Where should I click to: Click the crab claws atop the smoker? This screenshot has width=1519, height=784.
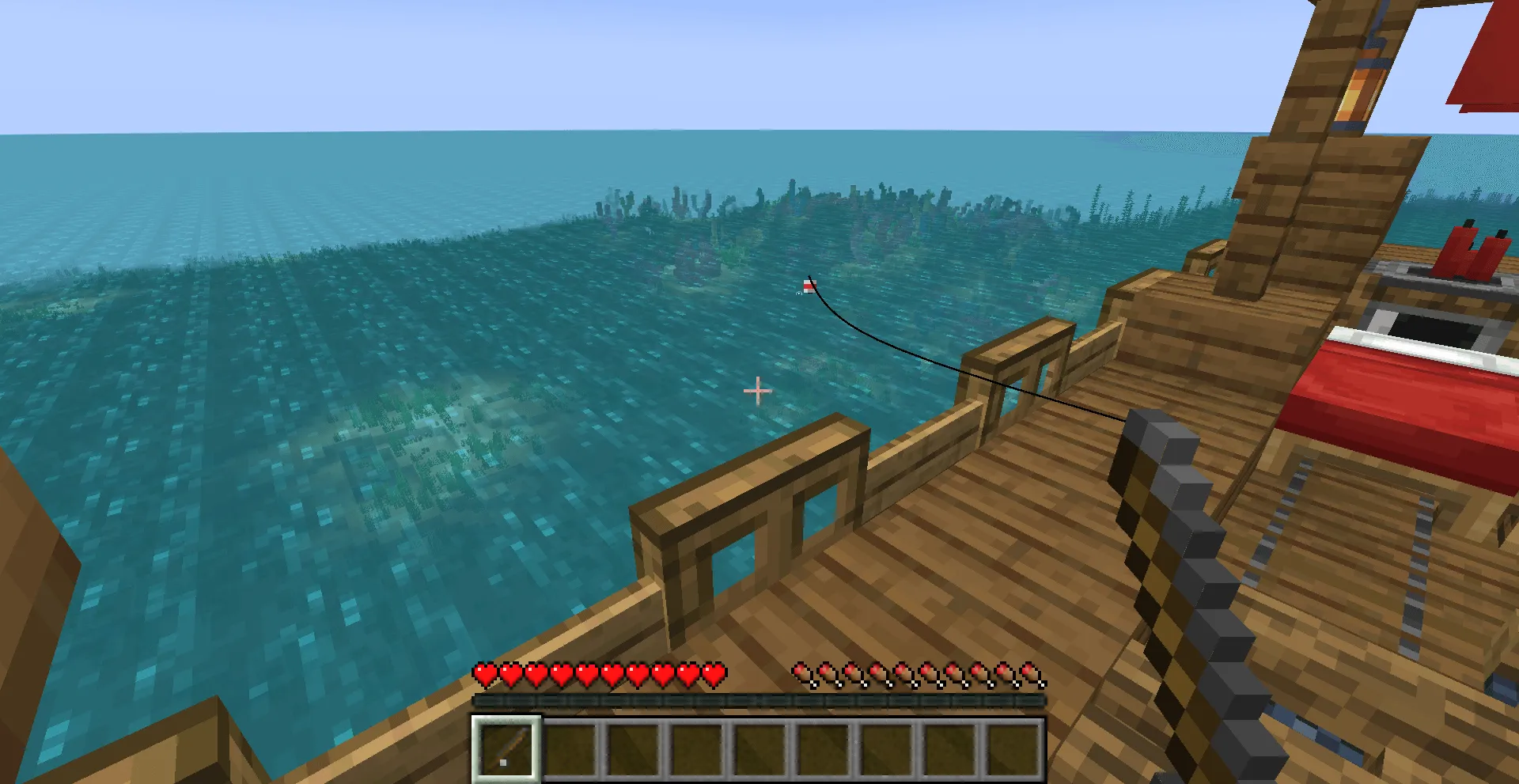coord(1473,252)
